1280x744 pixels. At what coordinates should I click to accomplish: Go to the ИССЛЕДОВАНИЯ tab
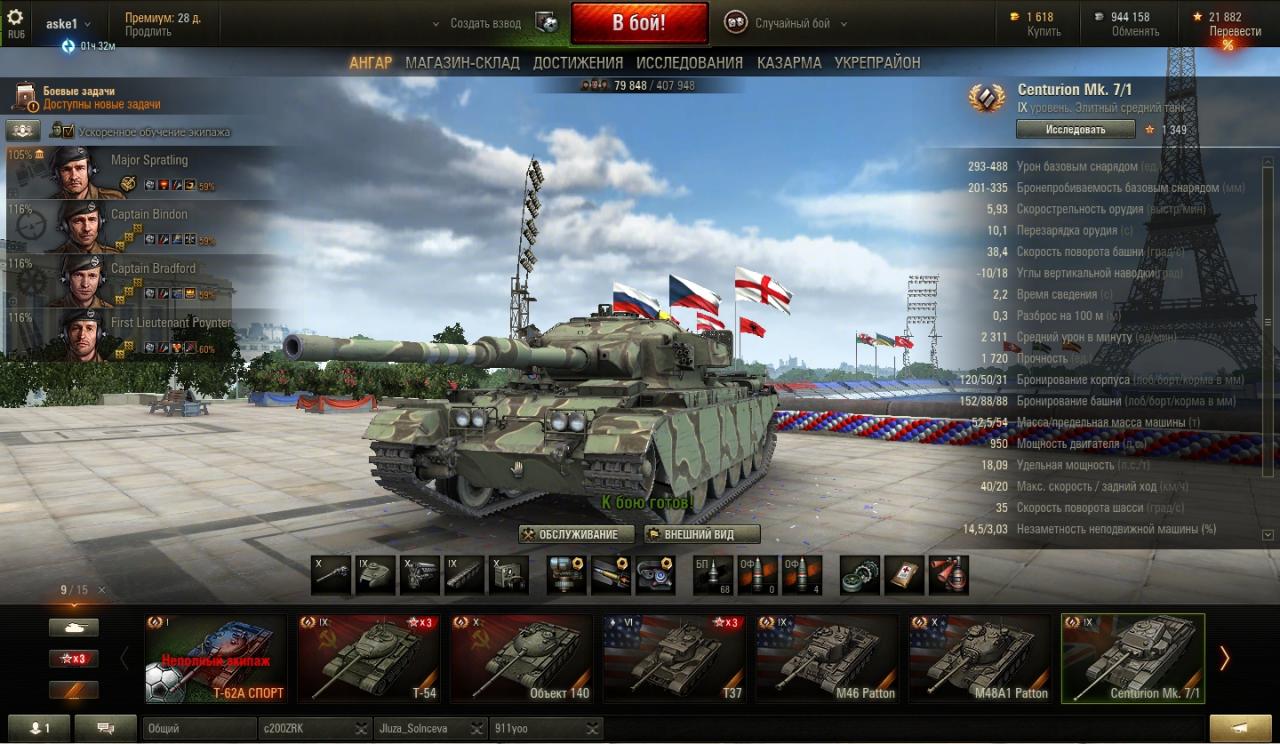[689, 63]
